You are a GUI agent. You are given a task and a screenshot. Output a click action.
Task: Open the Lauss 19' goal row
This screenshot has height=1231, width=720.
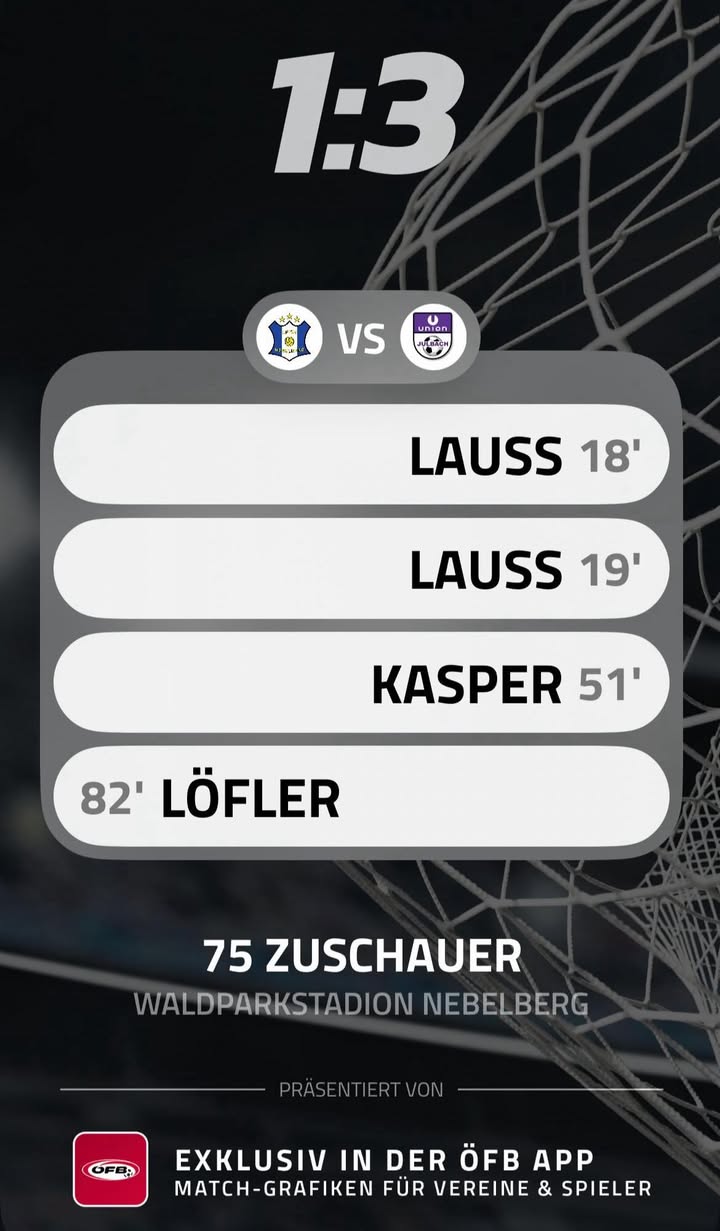coord(361,569)
